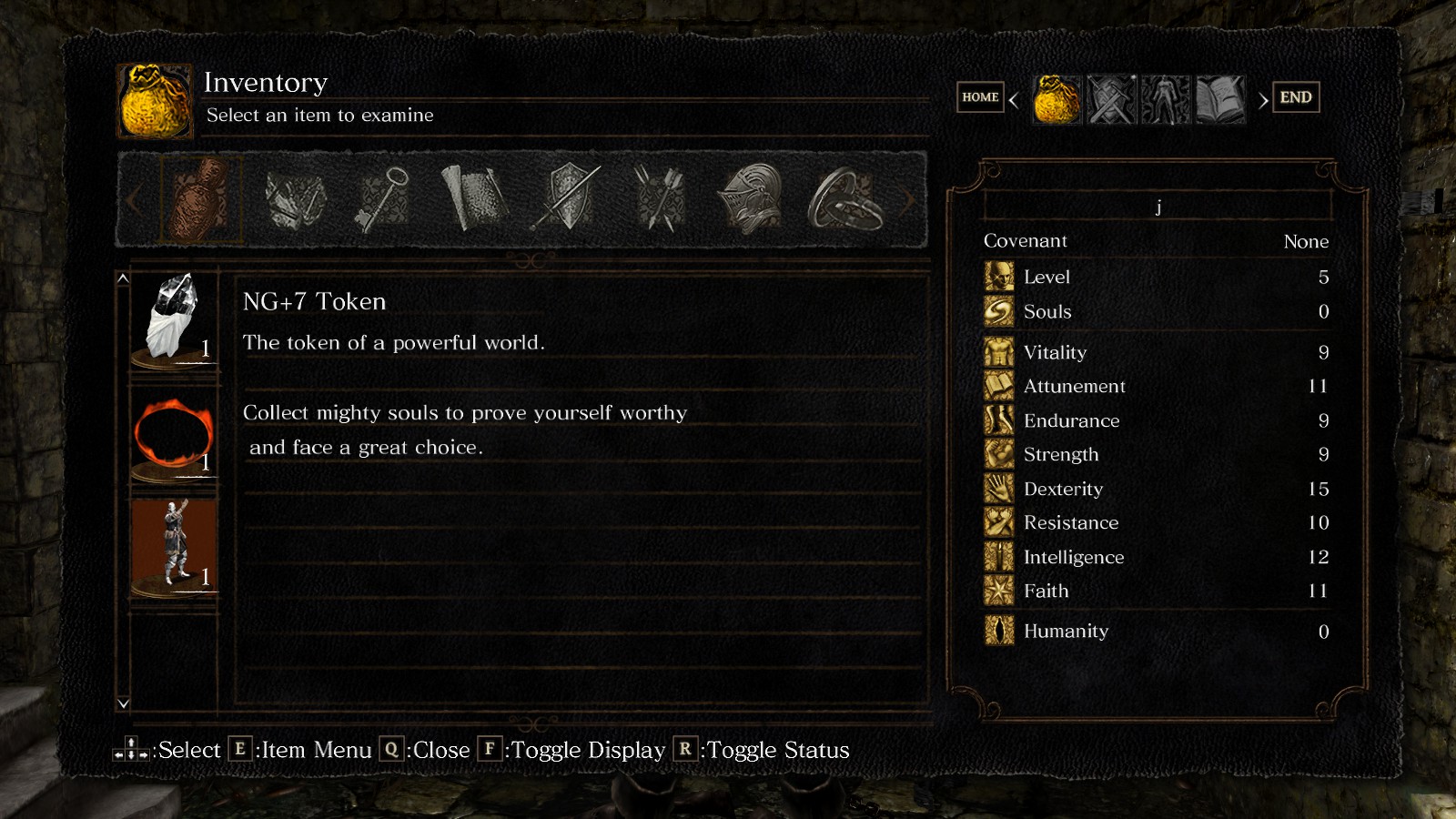1456x819 pixels.
Task: Switch to the helmet armor category
Action: (752, 199)
